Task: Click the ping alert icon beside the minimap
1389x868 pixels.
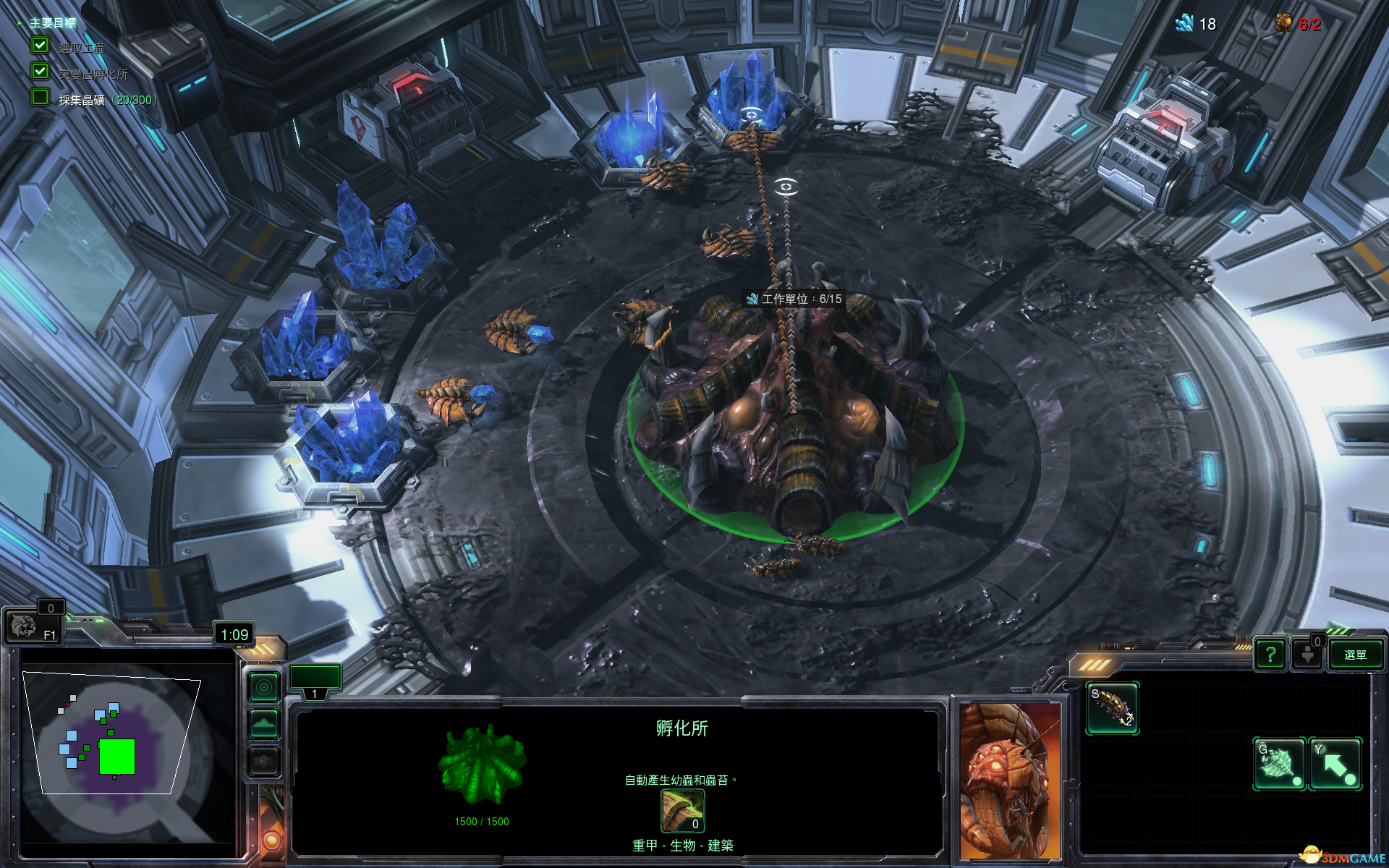Action: point(263,688)
